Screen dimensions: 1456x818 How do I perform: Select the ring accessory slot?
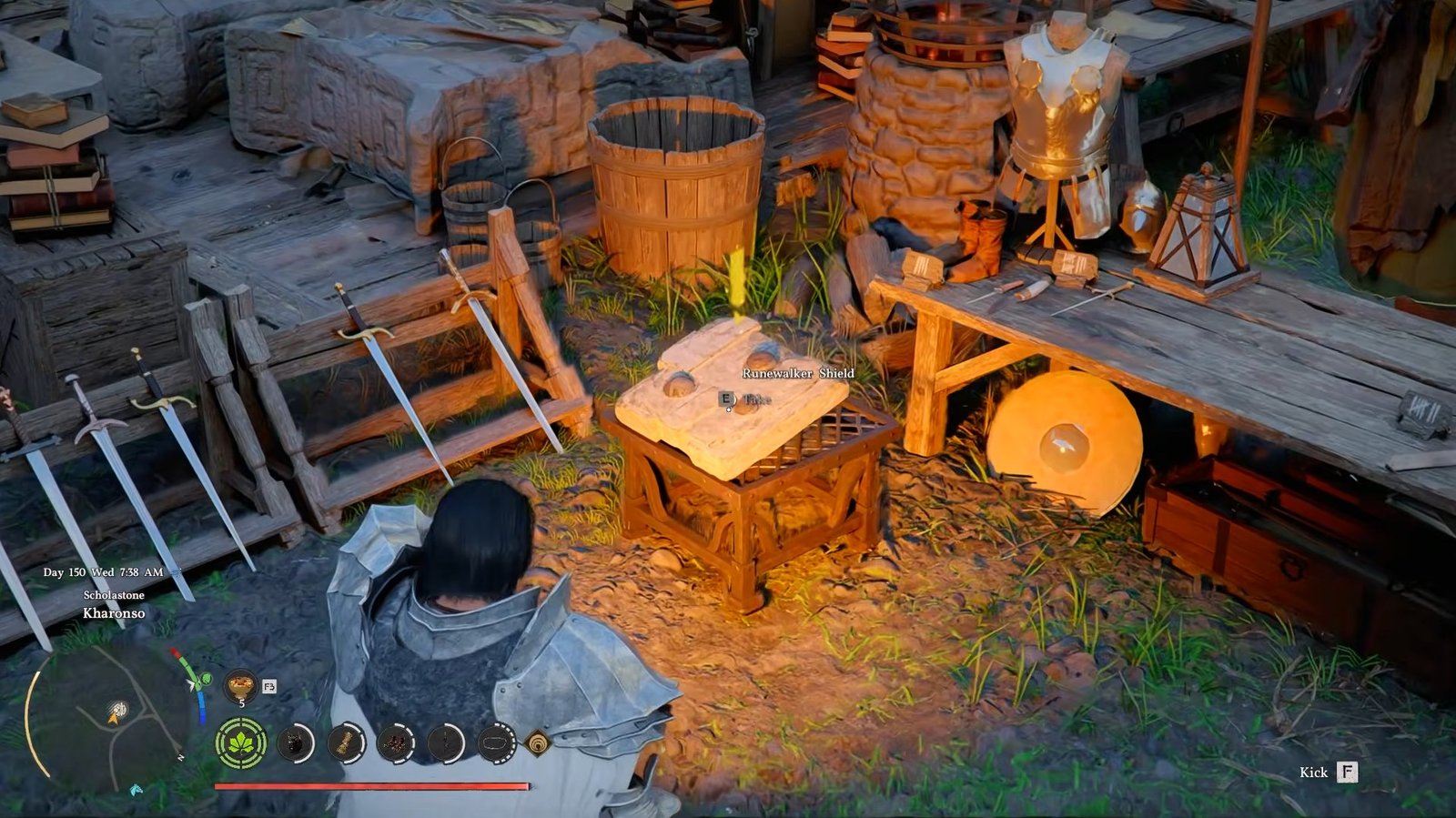(496, 744)
